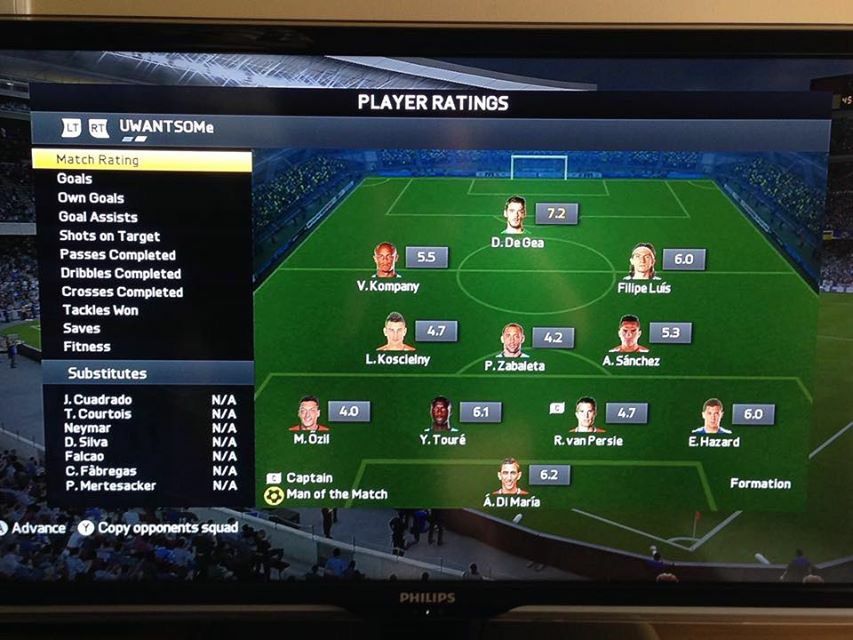Choose Filipe Luís player card
This screenshot has width=853, height=640.
coord(643,262)
